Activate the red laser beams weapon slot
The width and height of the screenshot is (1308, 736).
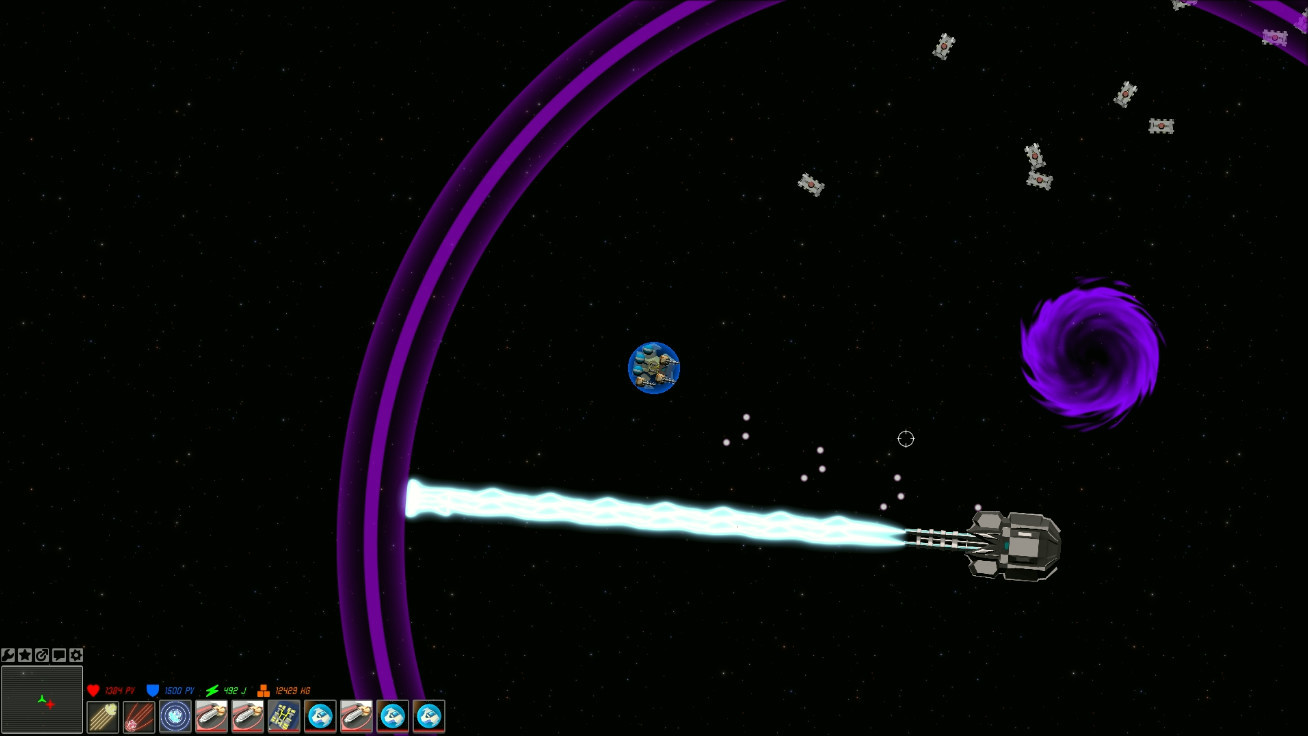click(x=139, y=716)
